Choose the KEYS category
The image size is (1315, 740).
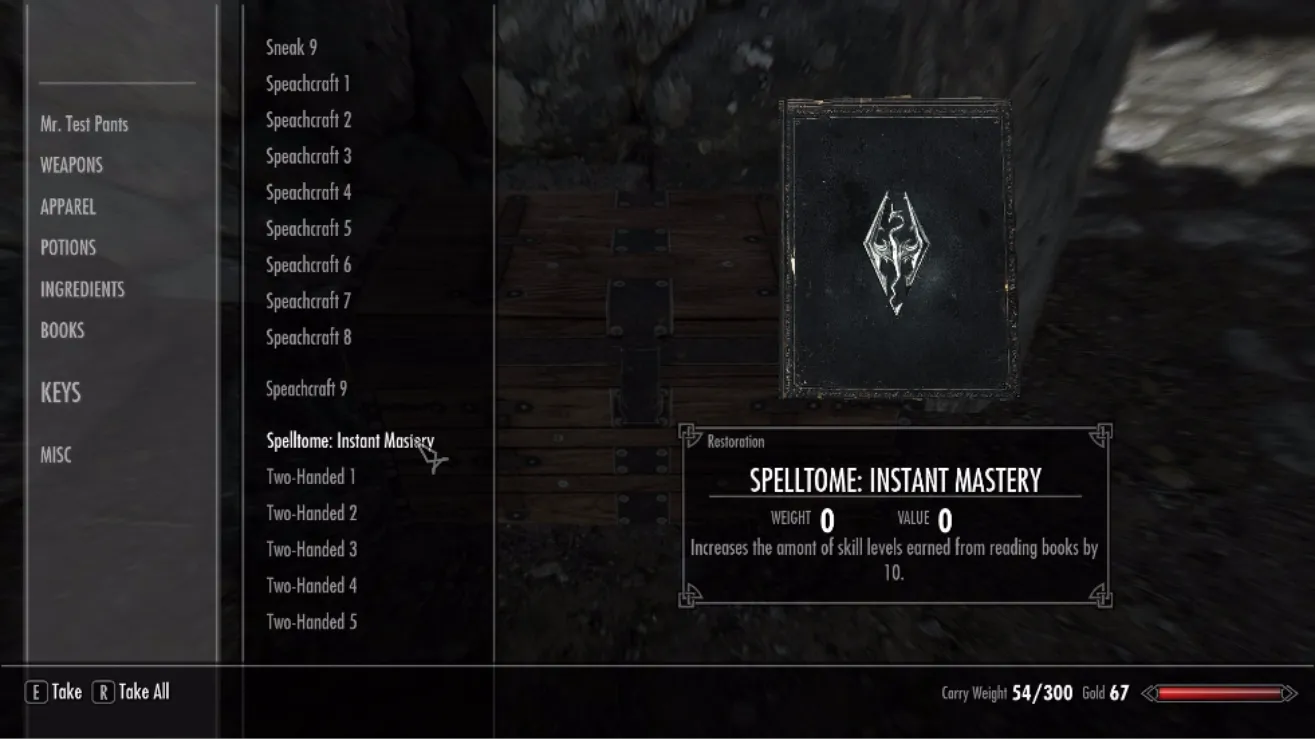pos(60,393)
